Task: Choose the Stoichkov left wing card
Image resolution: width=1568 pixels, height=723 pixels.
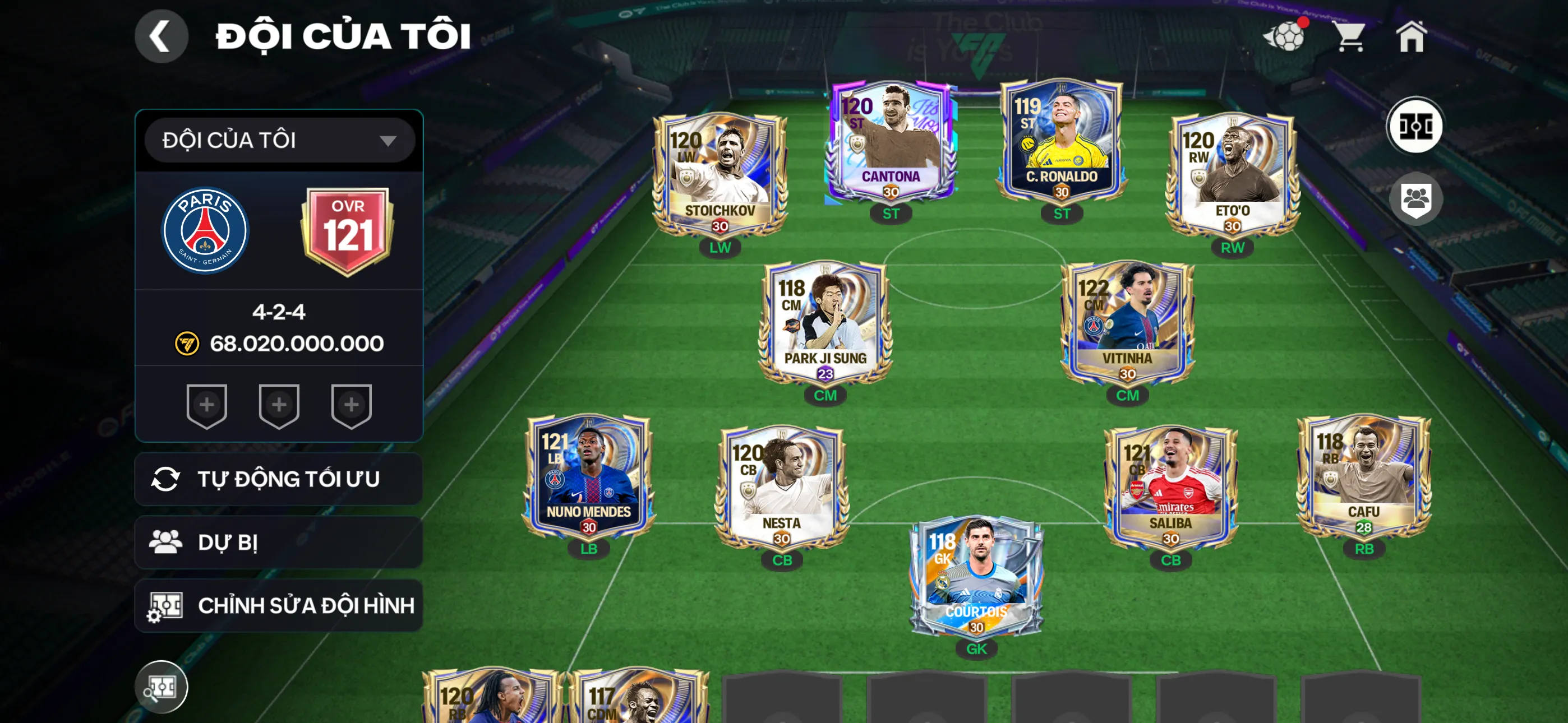Action: [x=720, y=177]
